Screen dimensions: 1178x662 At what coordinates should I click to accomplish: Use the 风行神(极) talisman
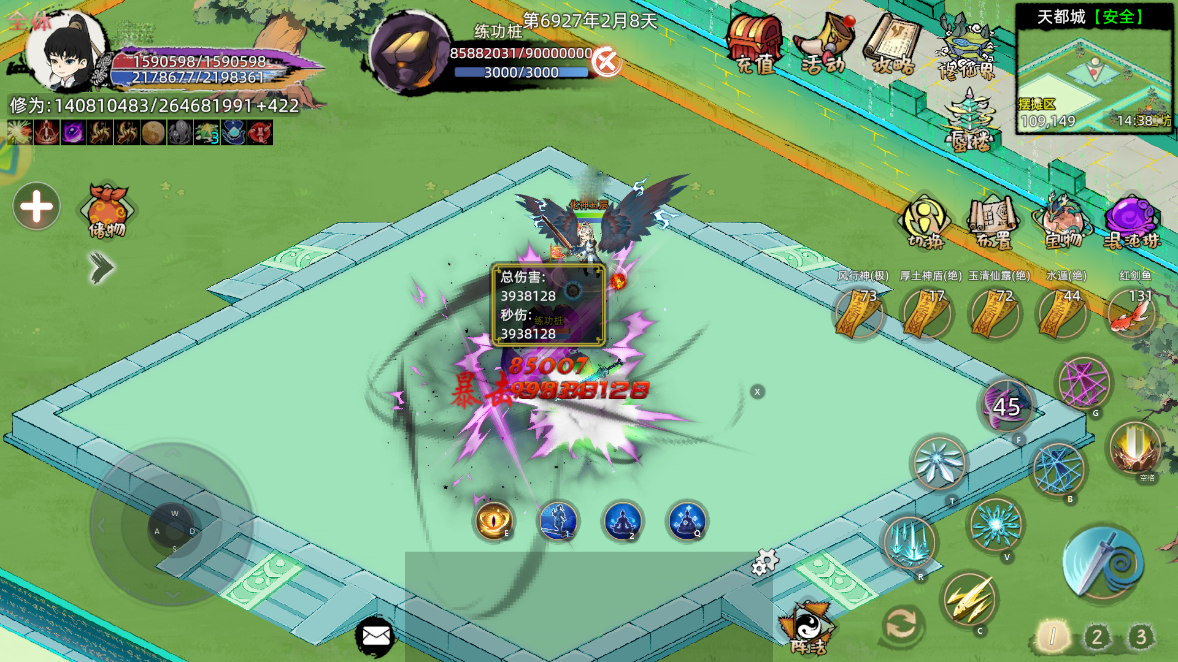point(859,313)
